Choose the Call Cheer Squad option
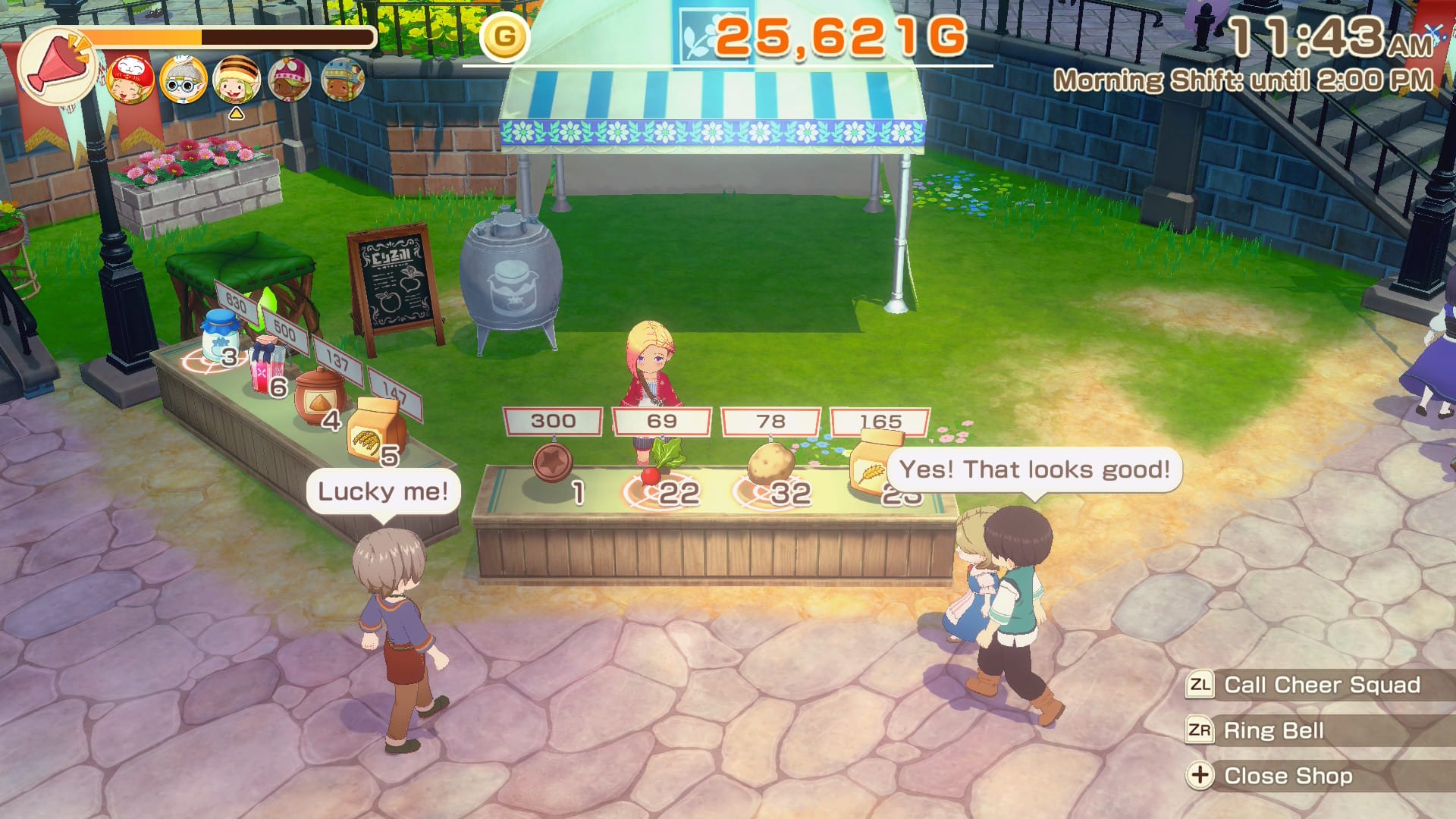This screenshot has width=1456, height=819. pyautogui.click(x=1321, y=685)
